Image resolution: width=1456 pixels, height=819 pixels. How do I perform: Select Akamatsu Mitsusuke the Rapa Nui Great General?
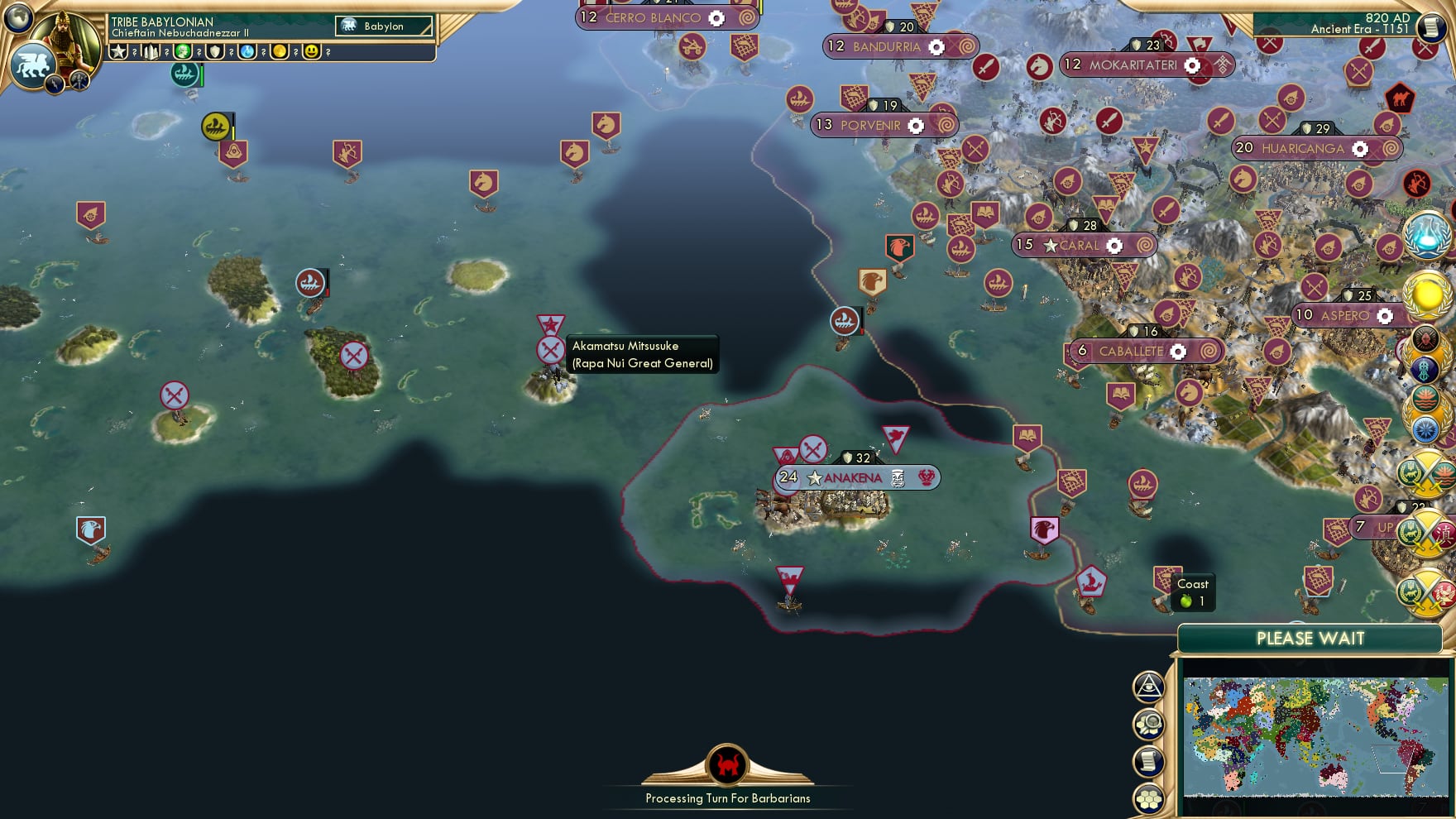(550, 350)
